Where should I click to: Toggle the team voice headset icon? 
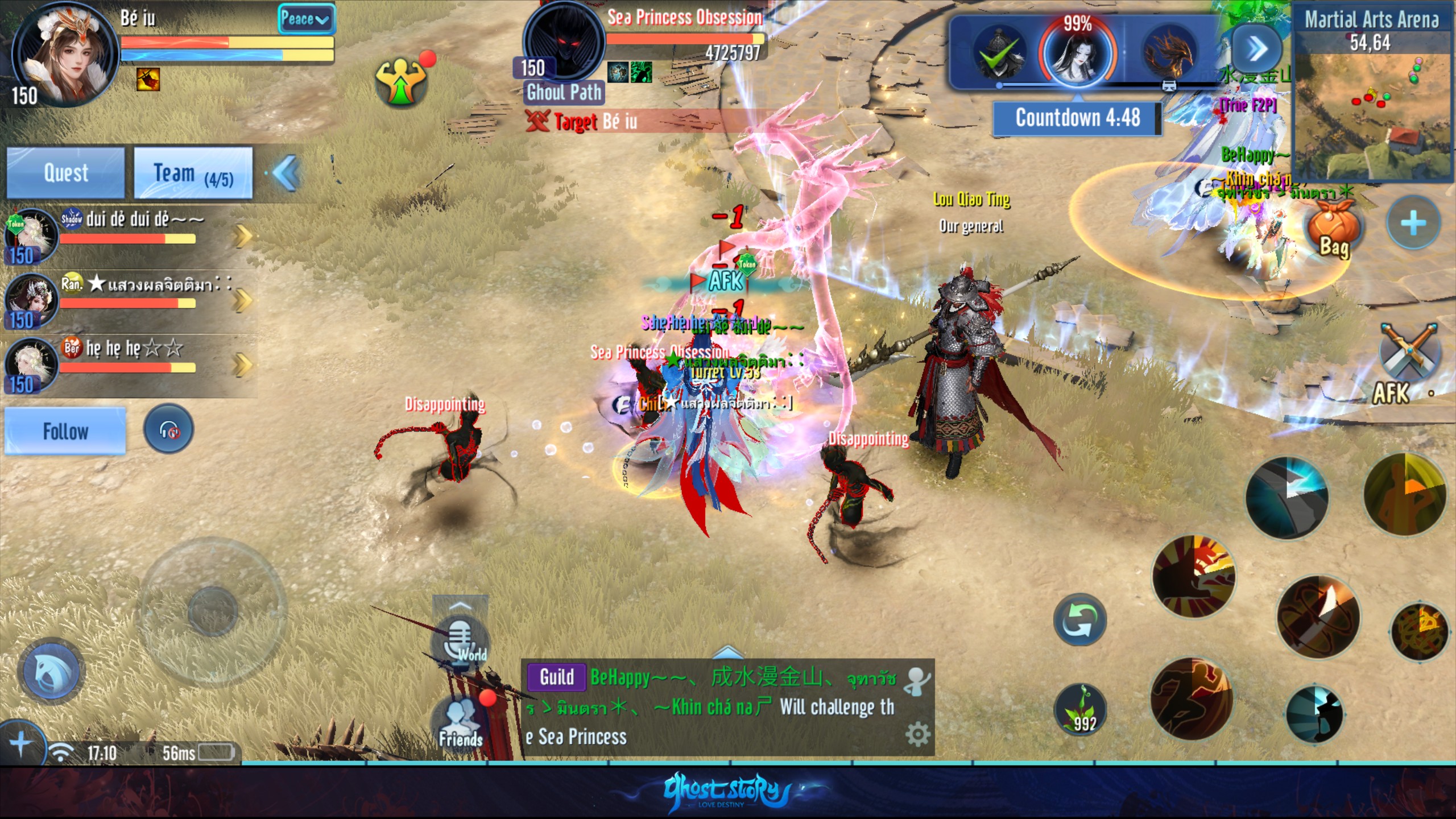point(168,429)
